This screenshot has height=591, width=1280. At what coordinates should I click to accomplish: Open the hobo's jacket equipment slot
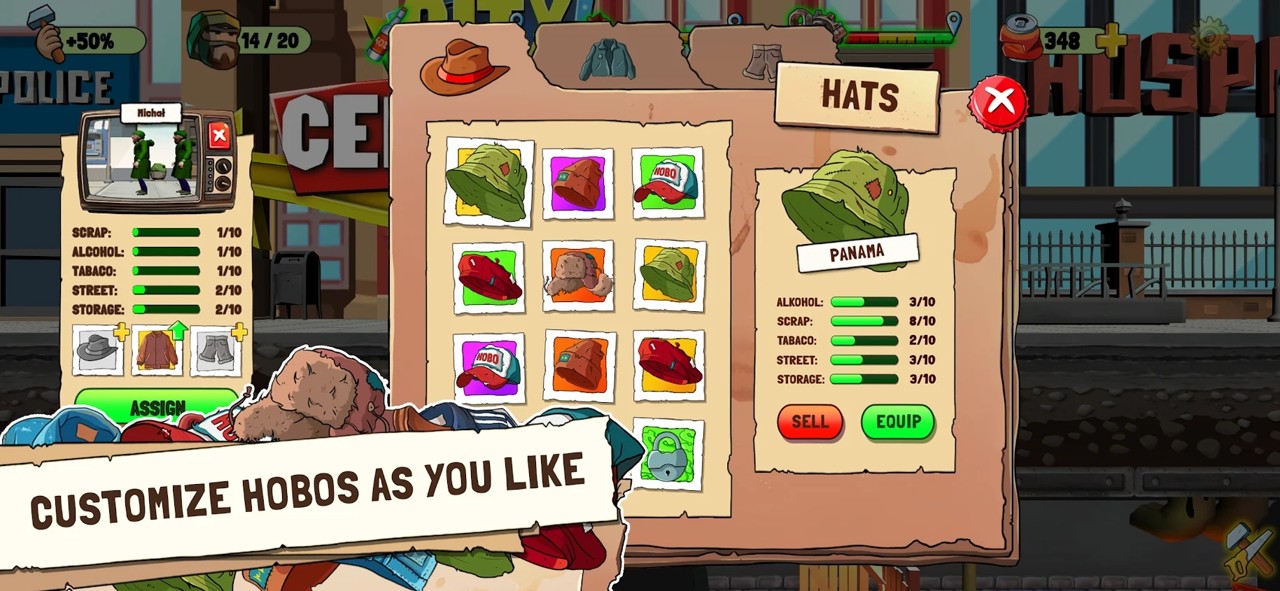click(x=158, y=350)
